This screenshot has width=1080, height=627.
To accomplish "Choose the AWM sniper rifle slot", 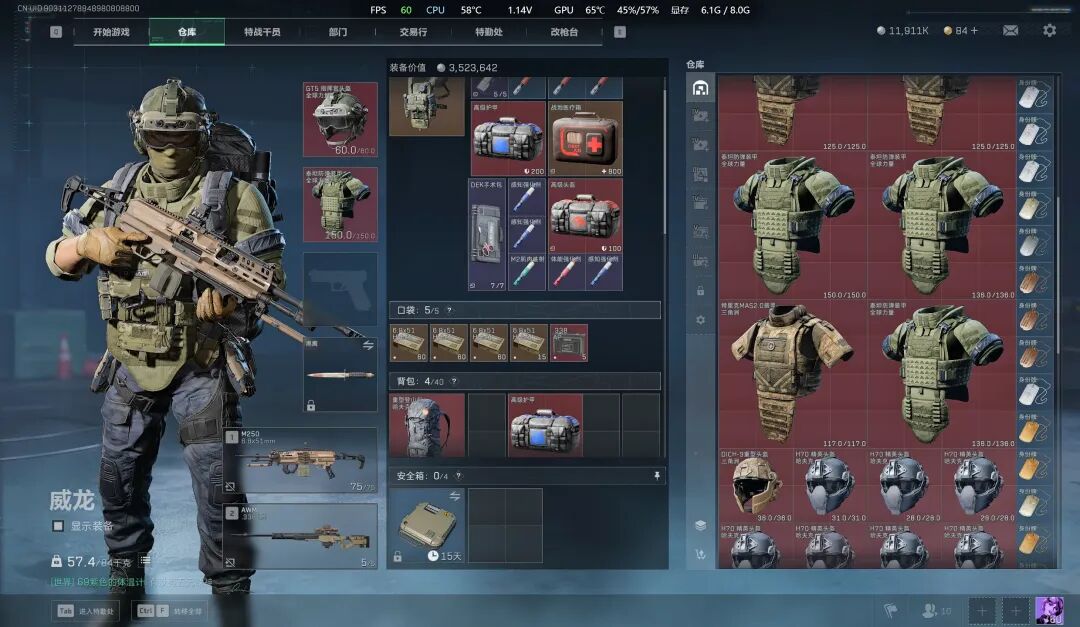I will click(301, 536).
